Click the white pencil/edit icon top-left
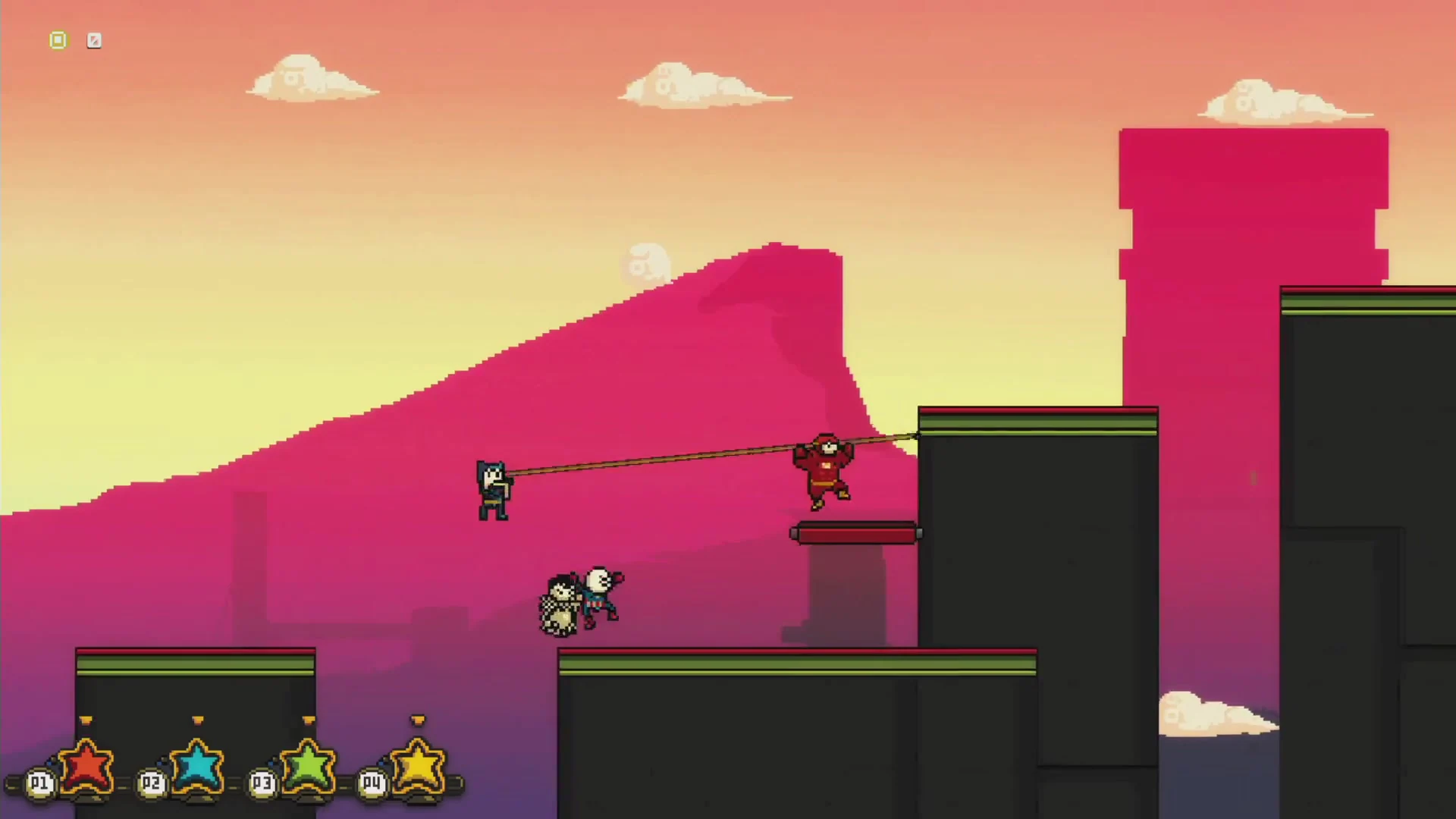This screenshot has height=819, width=1456. (94, 40)
